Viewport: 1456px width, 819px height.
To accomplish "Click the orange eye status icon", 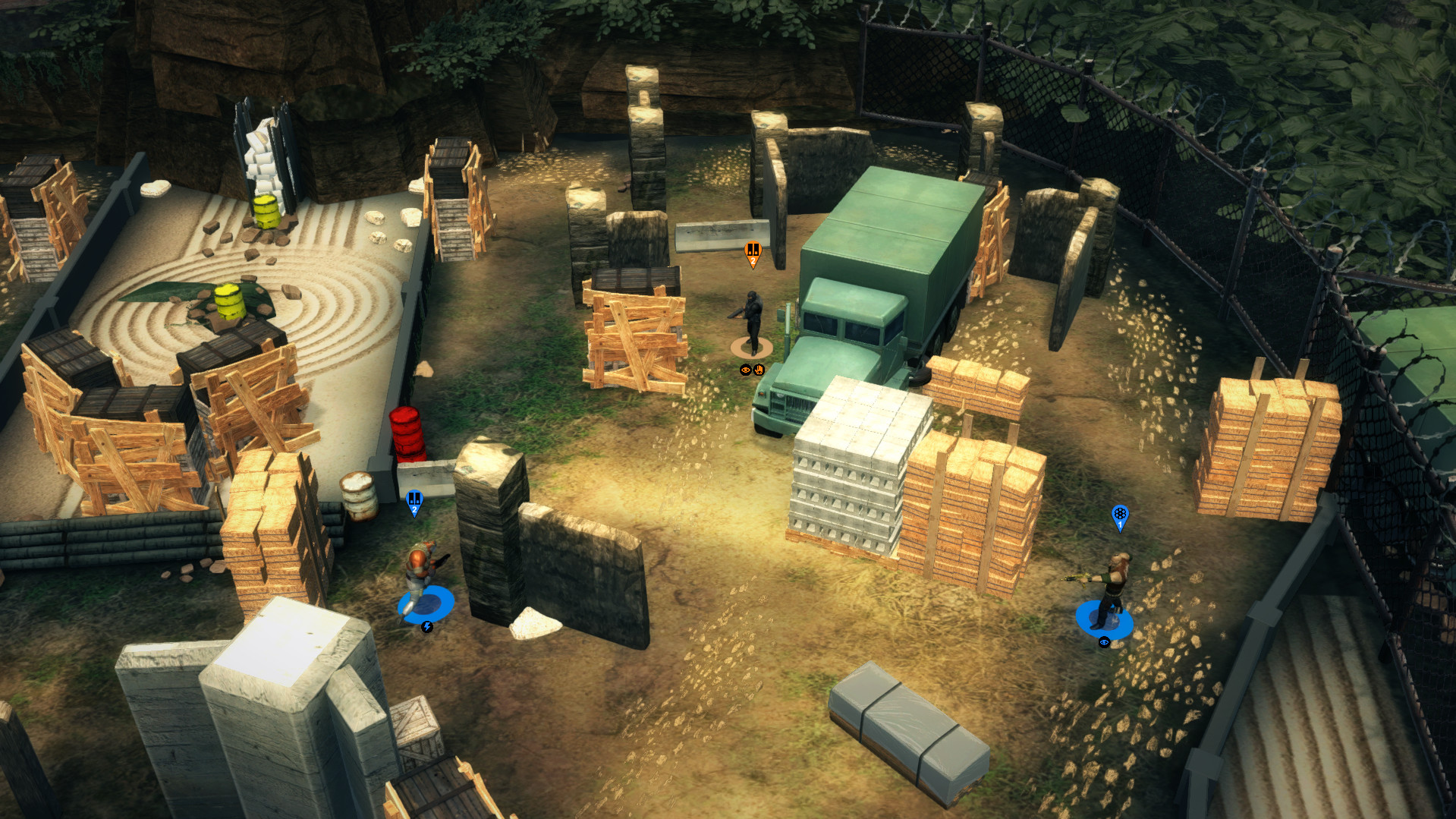I will point(746,370).
